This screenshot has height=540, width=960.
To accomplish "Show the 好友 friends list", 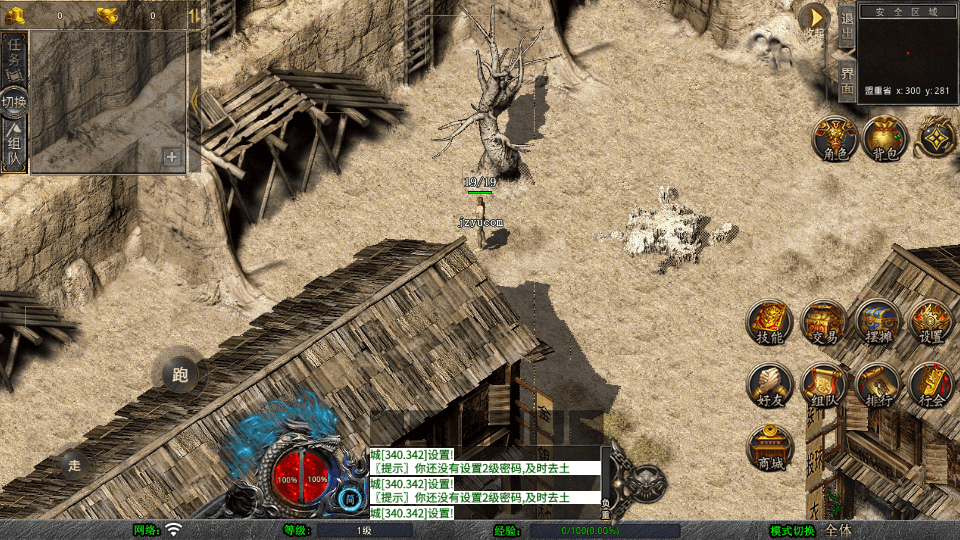I will 770,385.
